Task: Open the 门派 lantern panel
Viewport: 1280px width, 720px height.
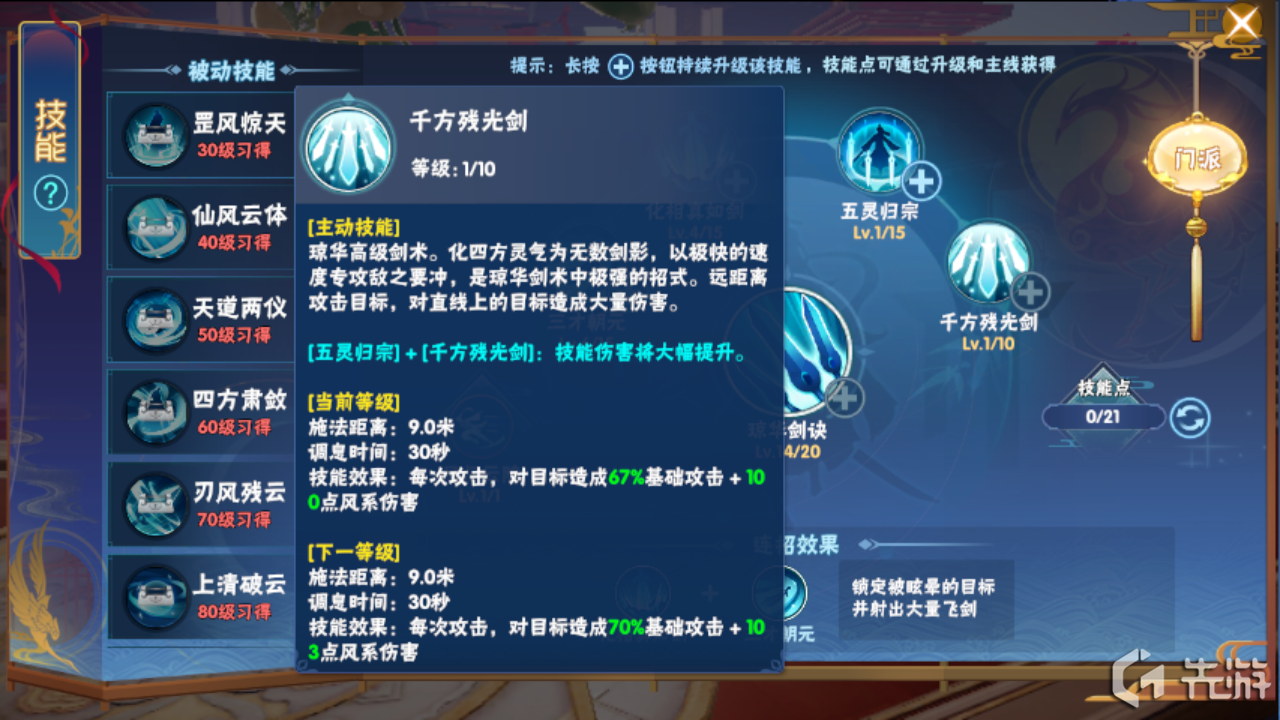Action: click(x=1198, y=155)
